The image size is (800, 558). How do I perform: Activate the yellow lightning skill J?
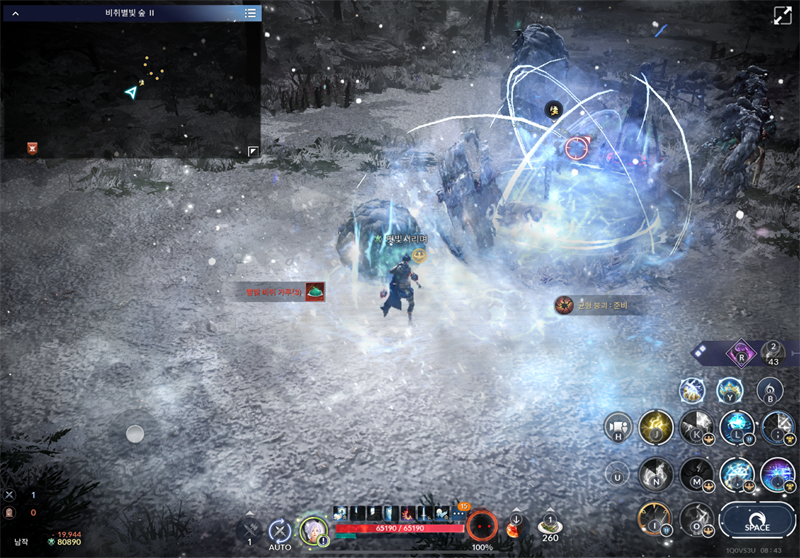(656, 427)
